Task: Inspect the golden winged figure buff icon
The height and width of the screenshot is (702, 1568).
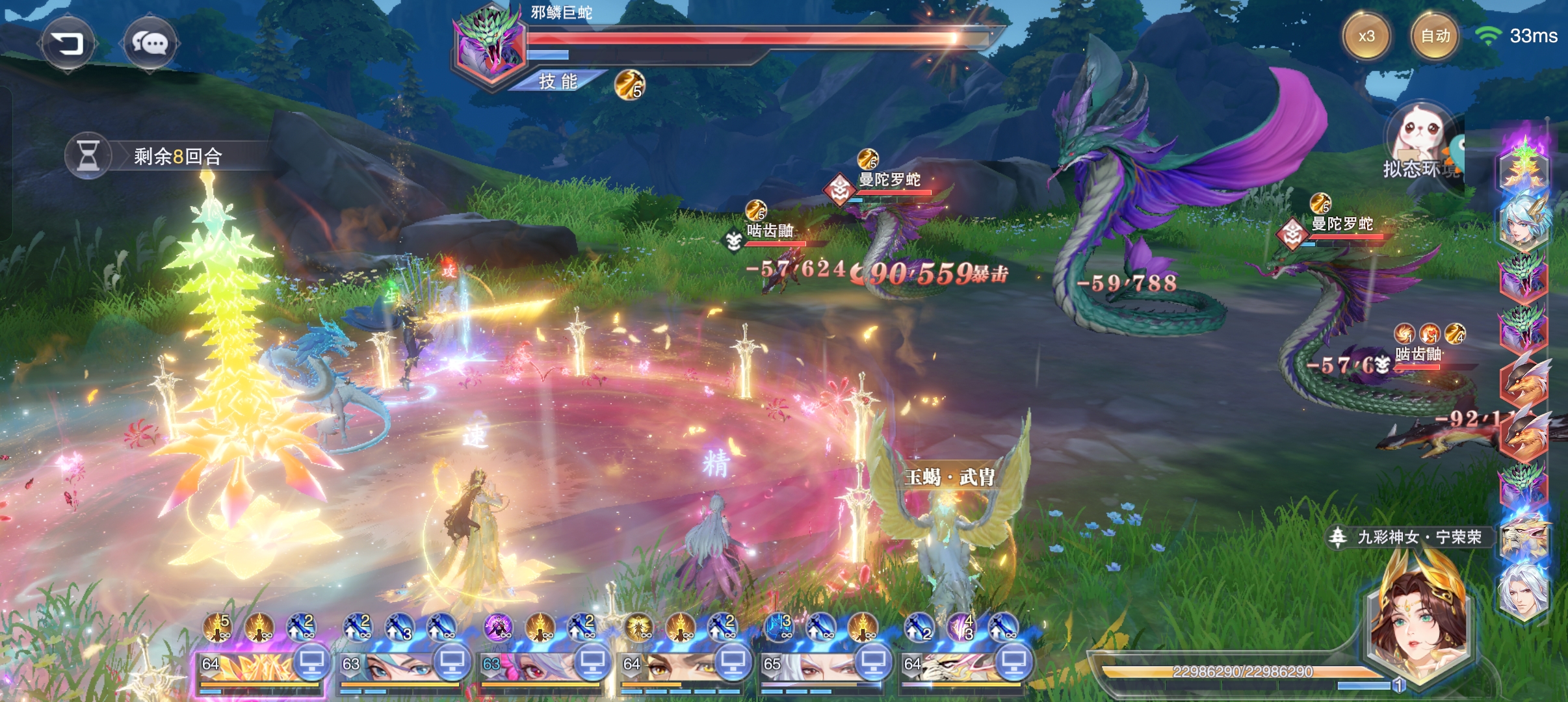Action: coord(640,628)
